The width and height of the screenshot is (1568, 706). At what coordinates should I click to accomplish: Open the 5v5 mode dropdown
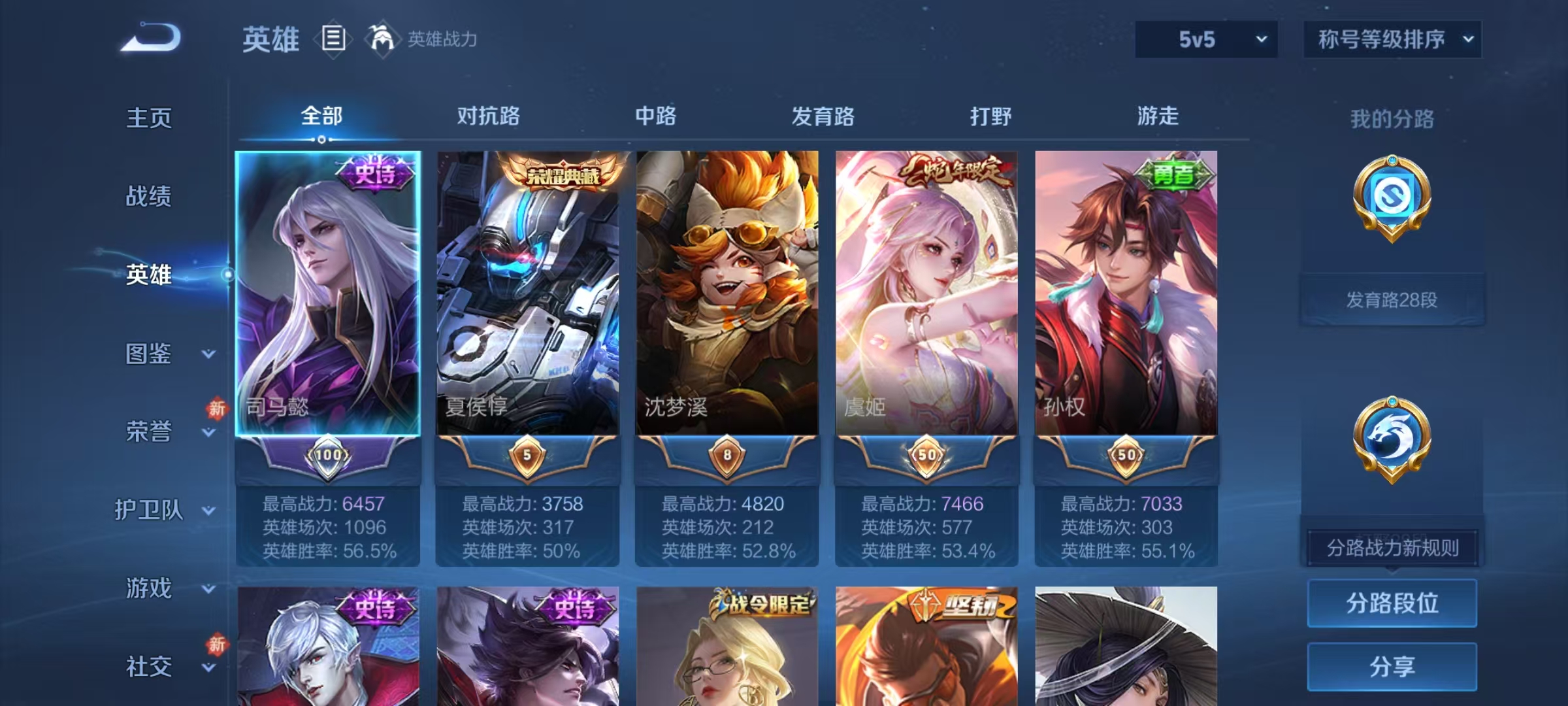point(1205,39)
